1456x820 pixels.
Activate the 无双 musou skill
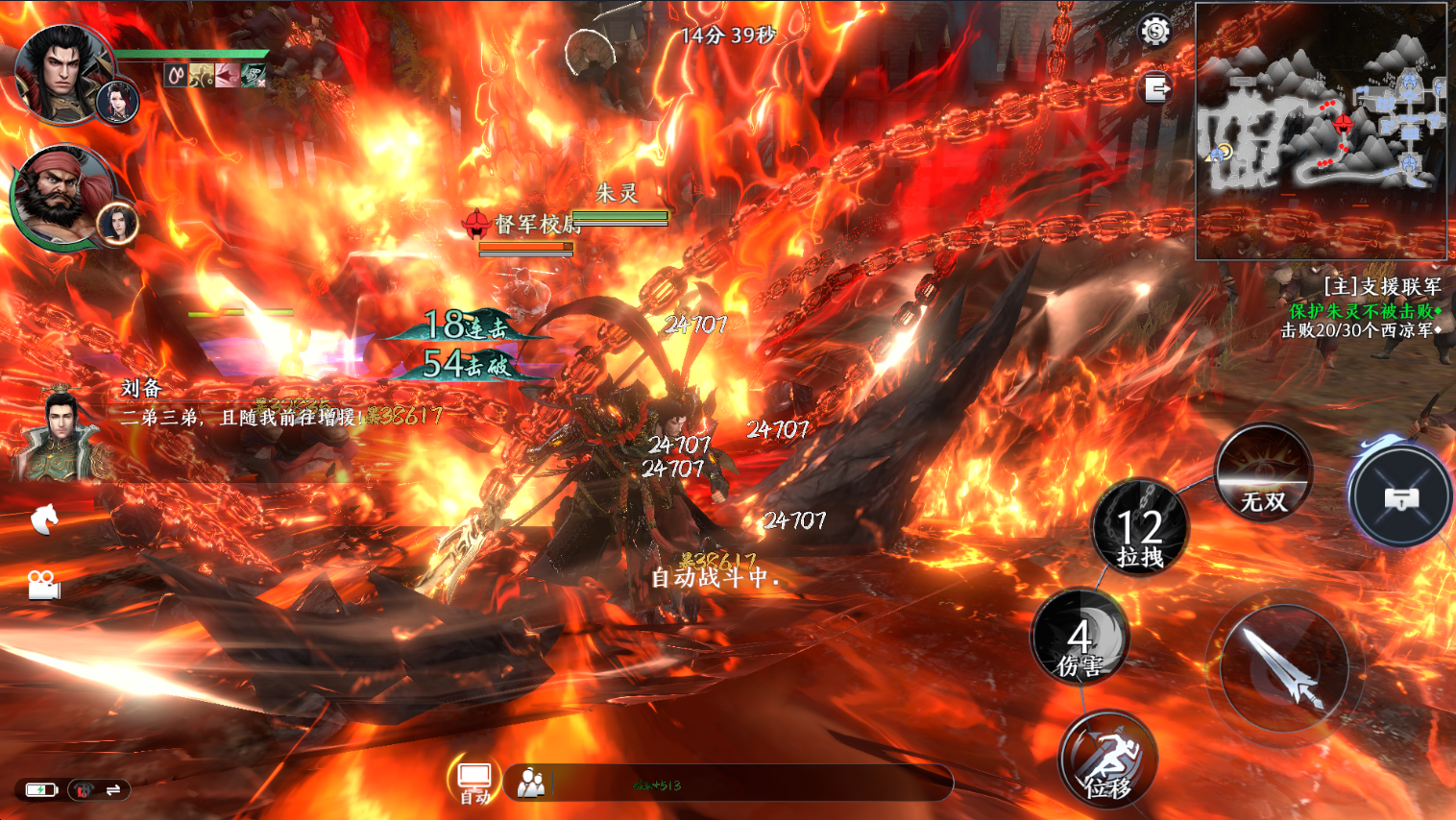tap(1262, 475)
